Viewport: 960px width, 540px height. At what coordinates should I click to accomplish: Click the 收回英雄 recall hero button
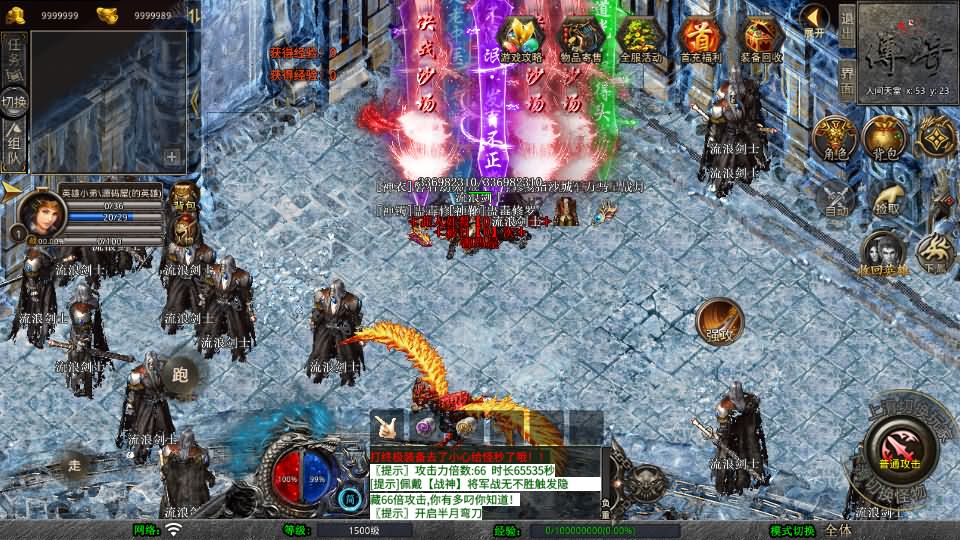884,255
